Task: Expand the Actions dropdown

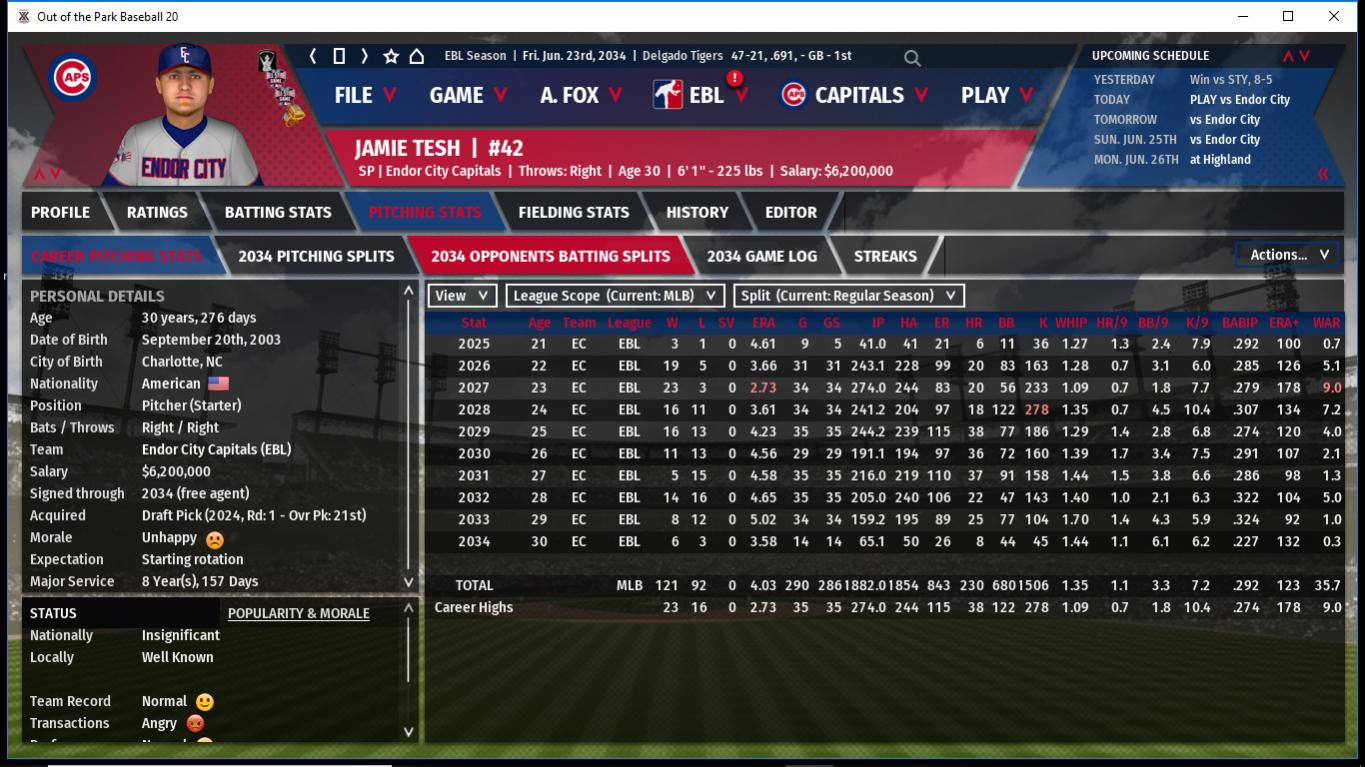Action: pos(1288,255)
